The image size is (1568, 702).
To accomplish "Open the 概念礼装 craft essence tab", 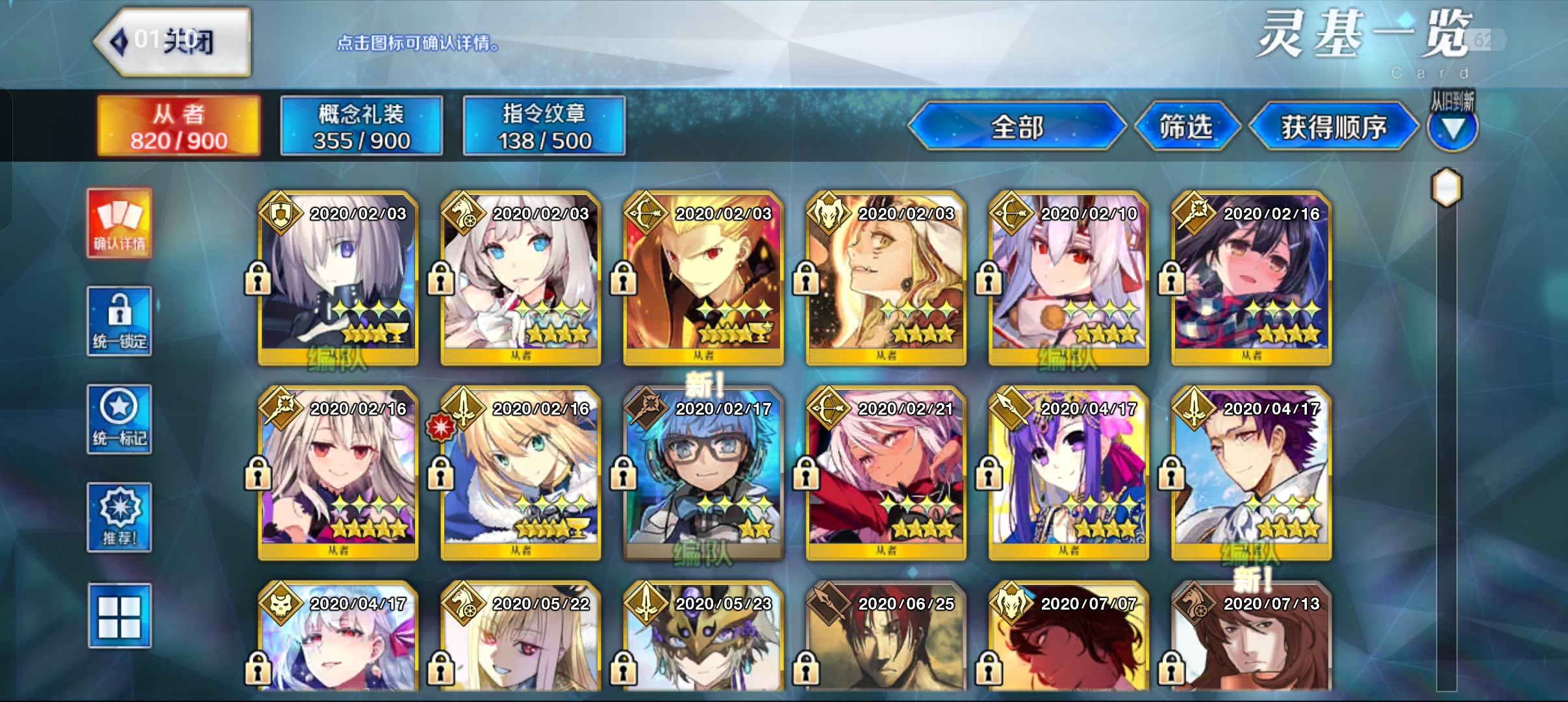I will [361, 126].
